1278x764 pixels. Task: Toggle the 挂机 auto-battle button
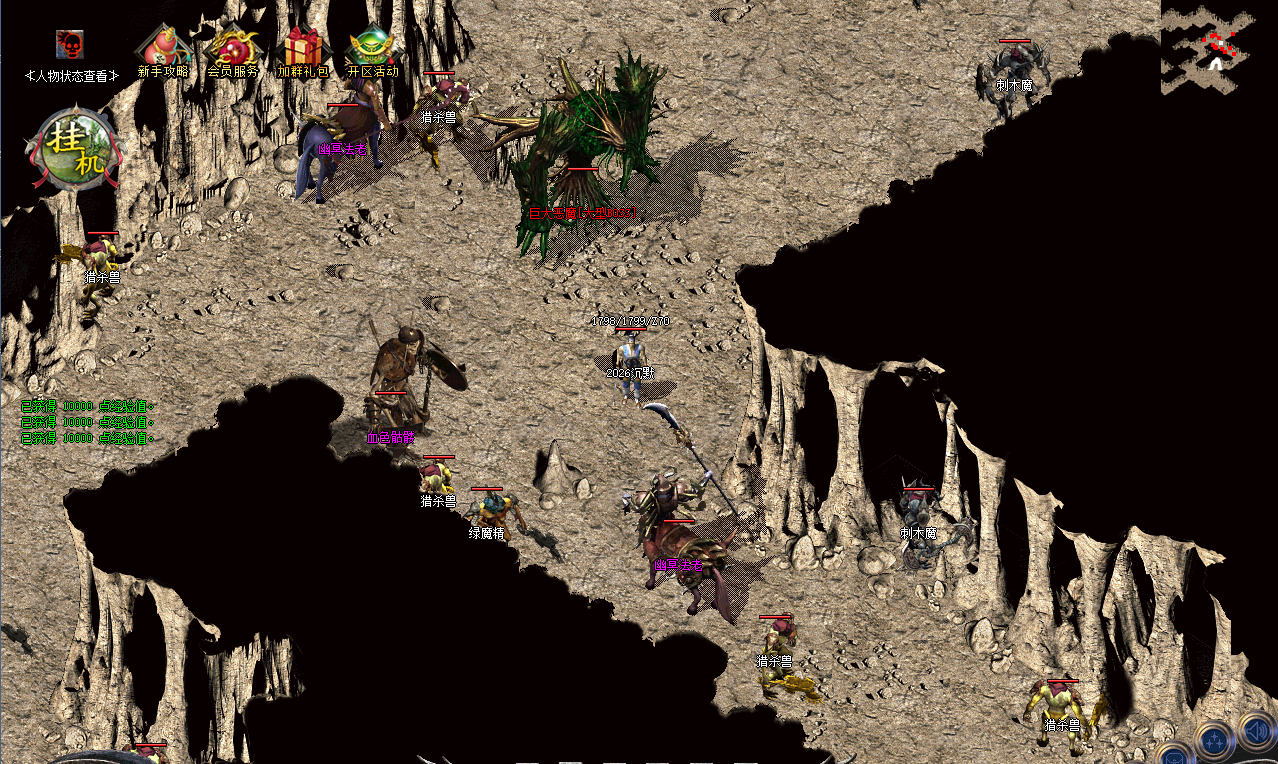(77, 148)
